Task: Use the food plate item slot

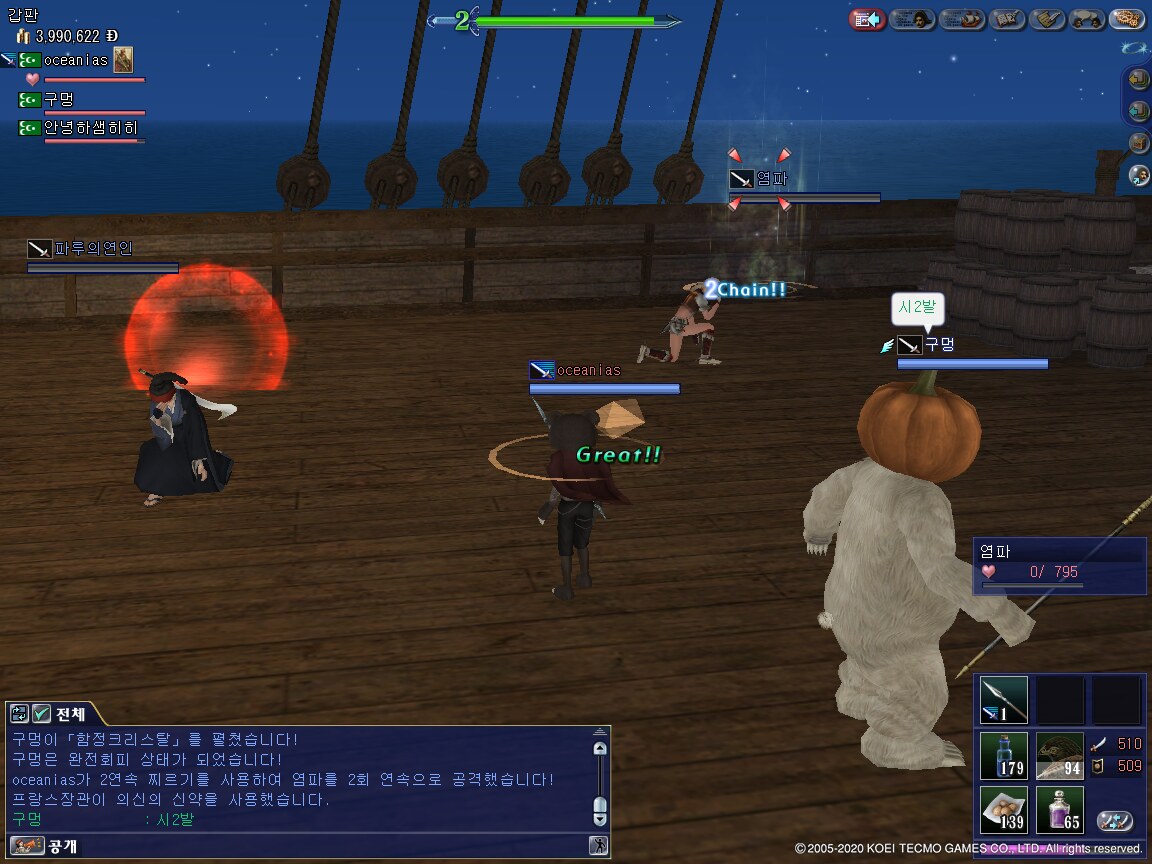Action: 1003,810
